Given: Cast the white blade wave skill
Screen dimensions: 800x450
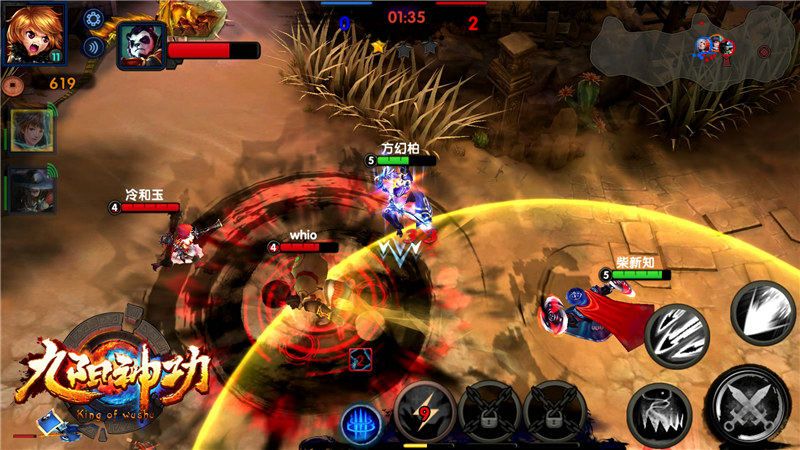Looking at the screenshot, I should [x=763, y=312].
